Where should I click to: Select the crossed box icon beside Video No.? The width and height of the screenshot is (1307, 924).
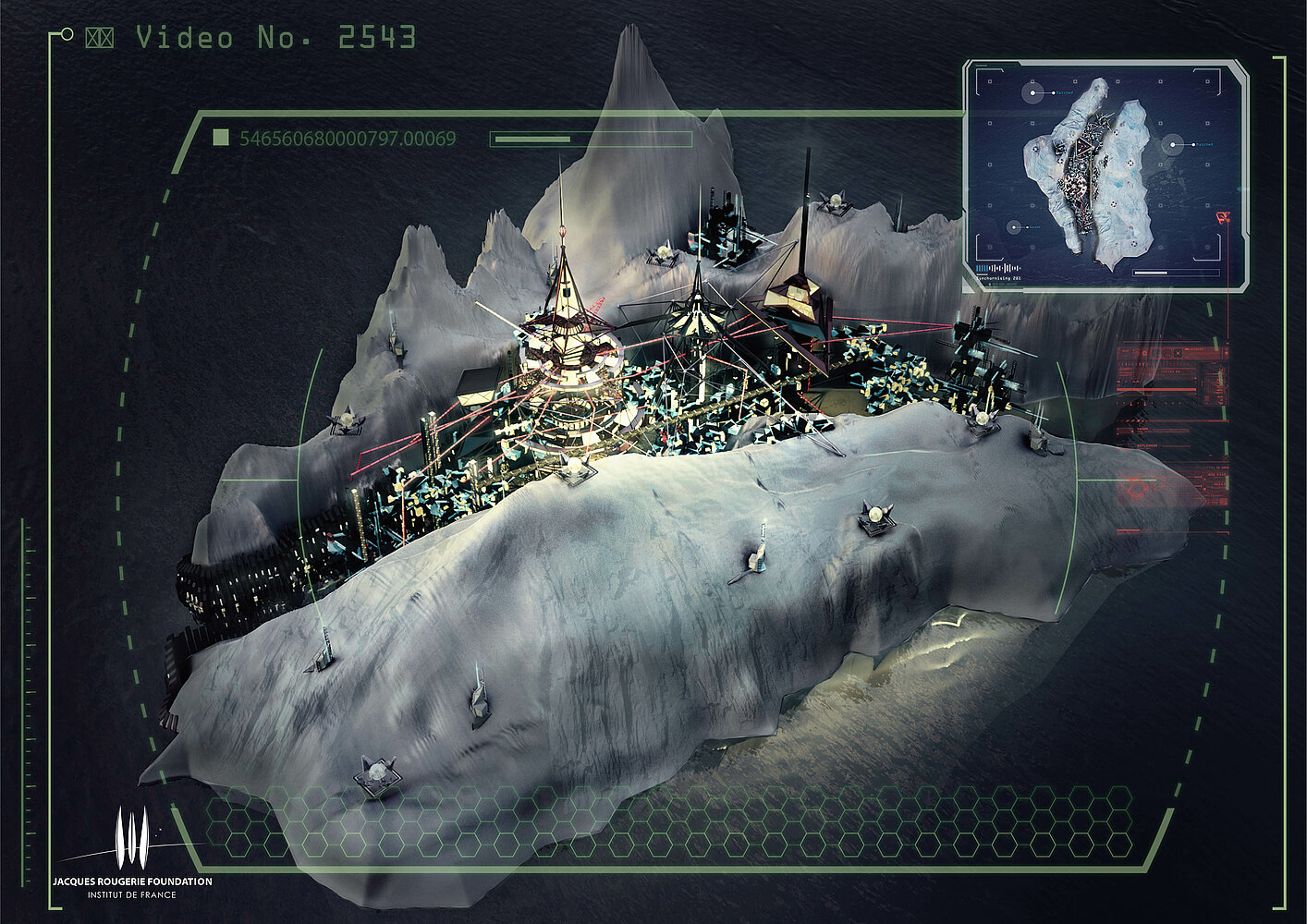click(99, 38)
